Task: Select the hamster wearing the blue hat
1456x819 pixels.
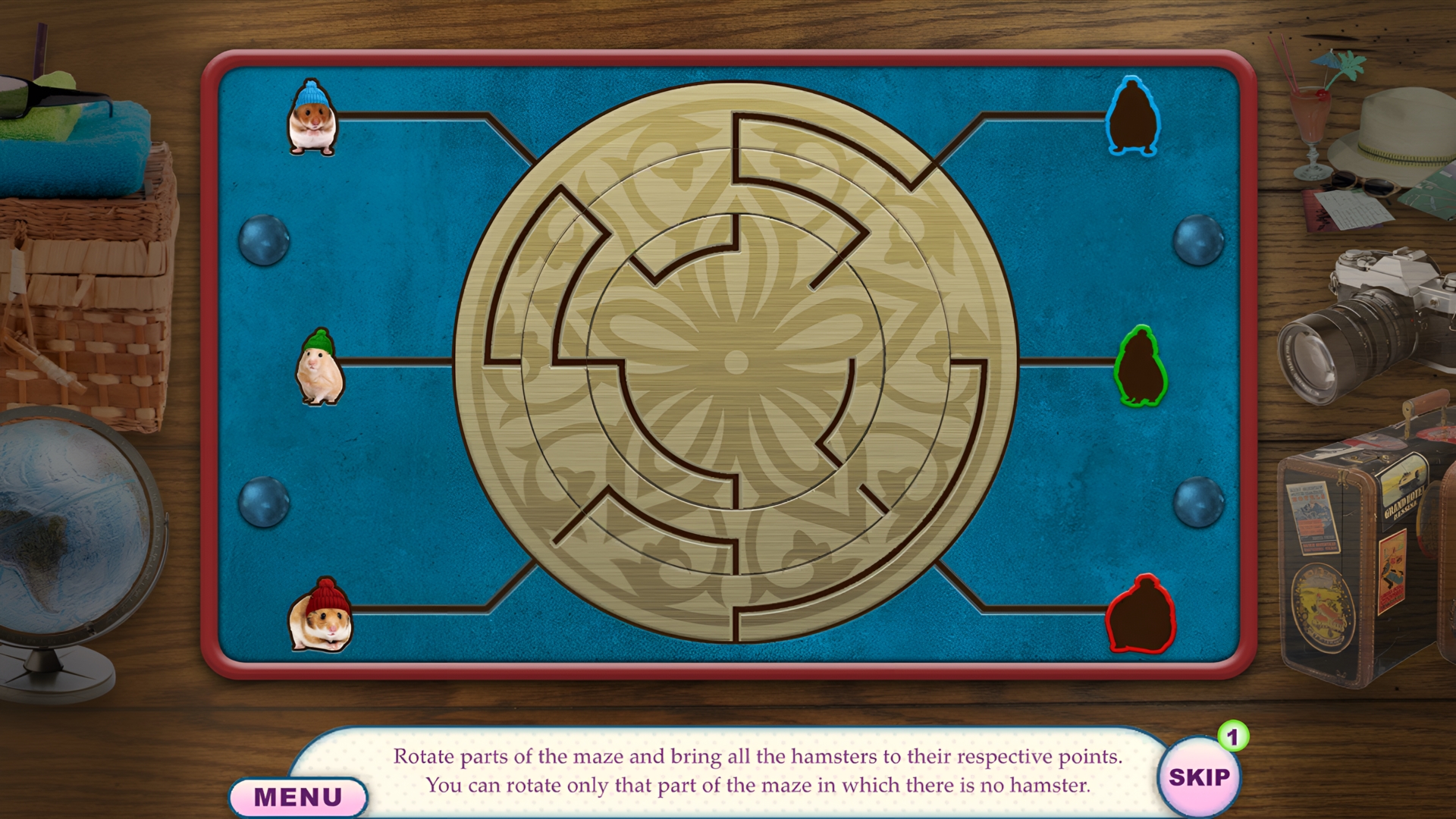Action: (x=313, y=119)
